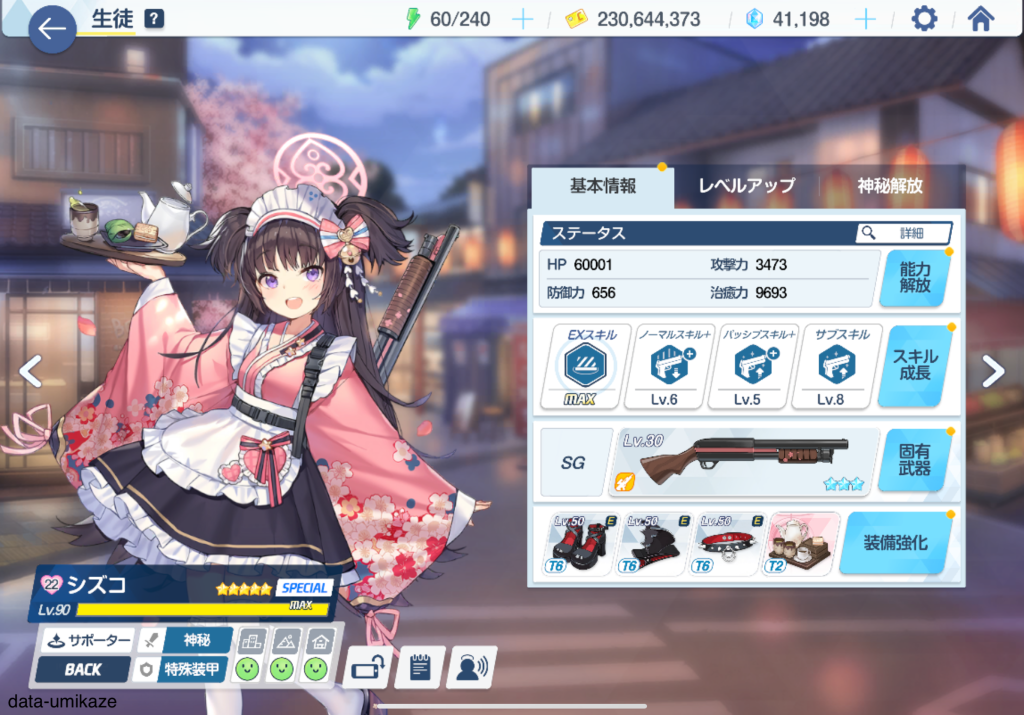This screenshot has width=1024, height=715.
Task: Open the 能力解放 button
Action: pos(914,277)
